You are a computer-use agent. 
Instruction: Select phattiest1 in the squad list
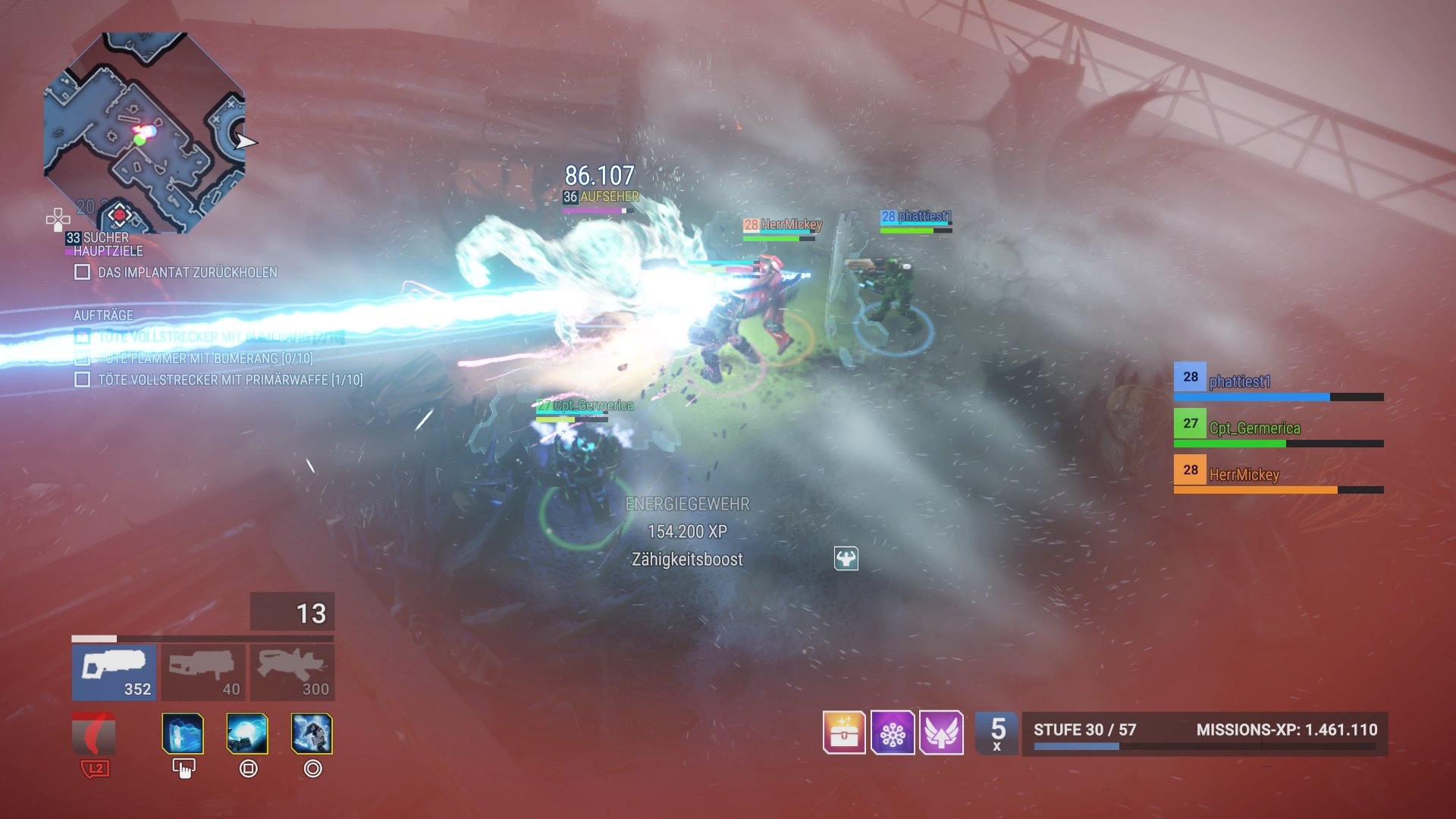pos(1278,381)
